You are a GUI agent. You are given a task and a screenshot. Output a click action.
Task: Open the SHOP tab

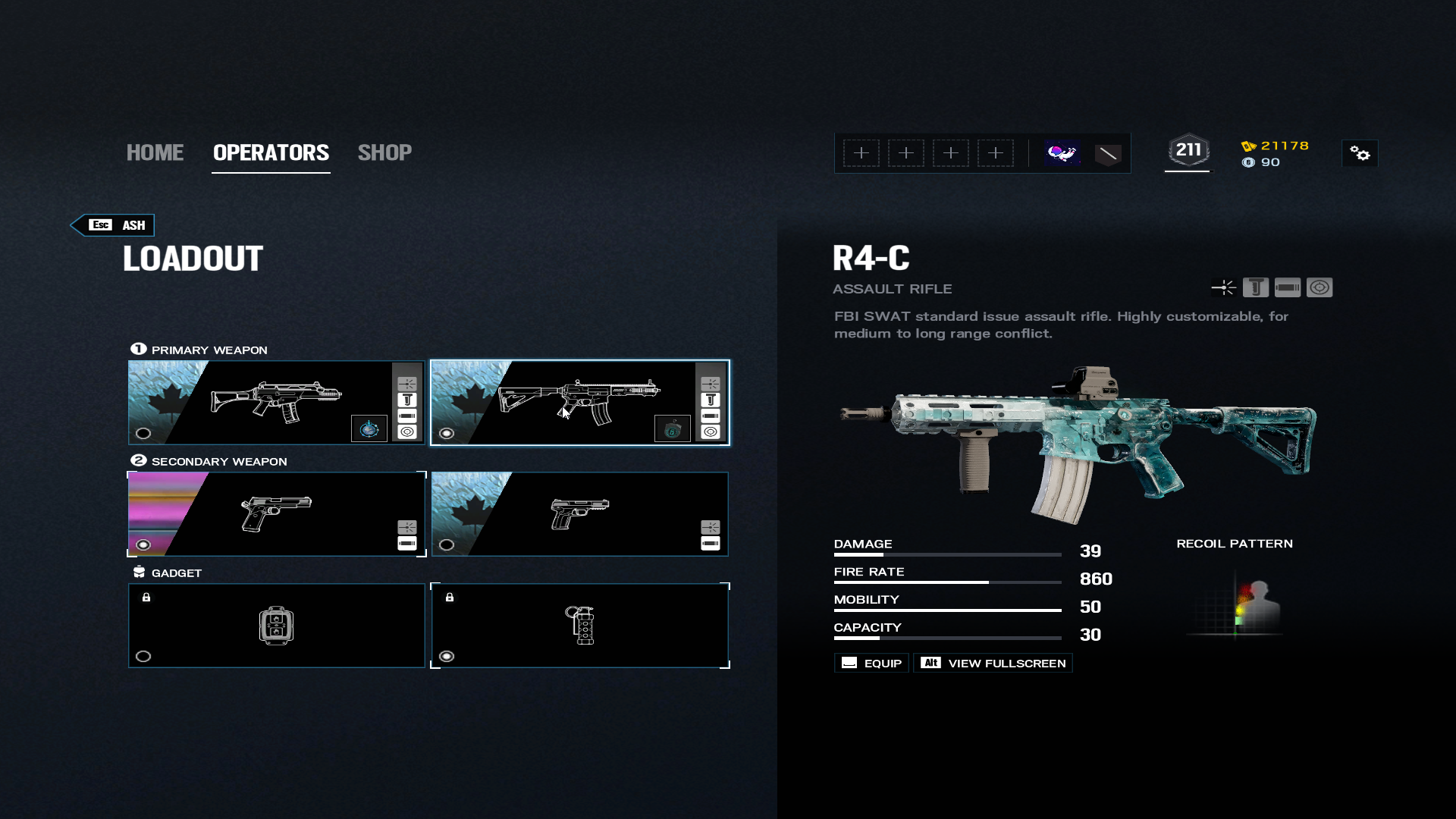[x=384, y=152]
